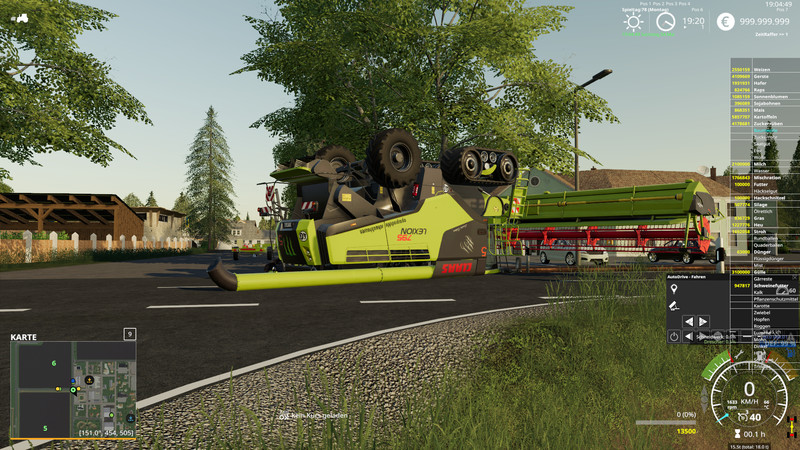Click the game clock icon
Image resolution: width=800 pixels, height=450 pixels.
[x=665, y=21]
